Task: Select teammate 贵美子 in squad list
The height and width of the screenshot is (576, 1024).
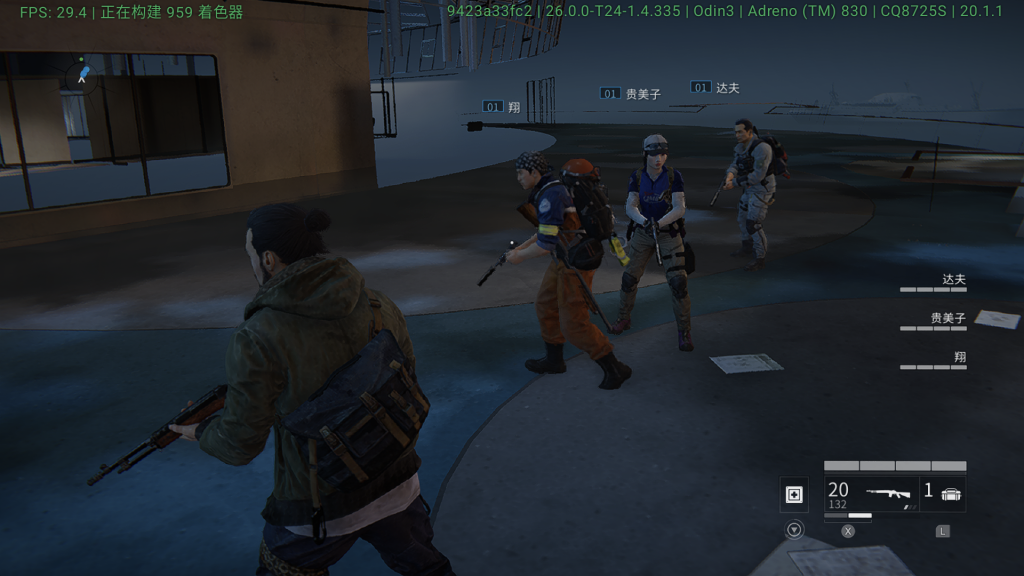Action: pyautogui.click(x=933, y=321)
